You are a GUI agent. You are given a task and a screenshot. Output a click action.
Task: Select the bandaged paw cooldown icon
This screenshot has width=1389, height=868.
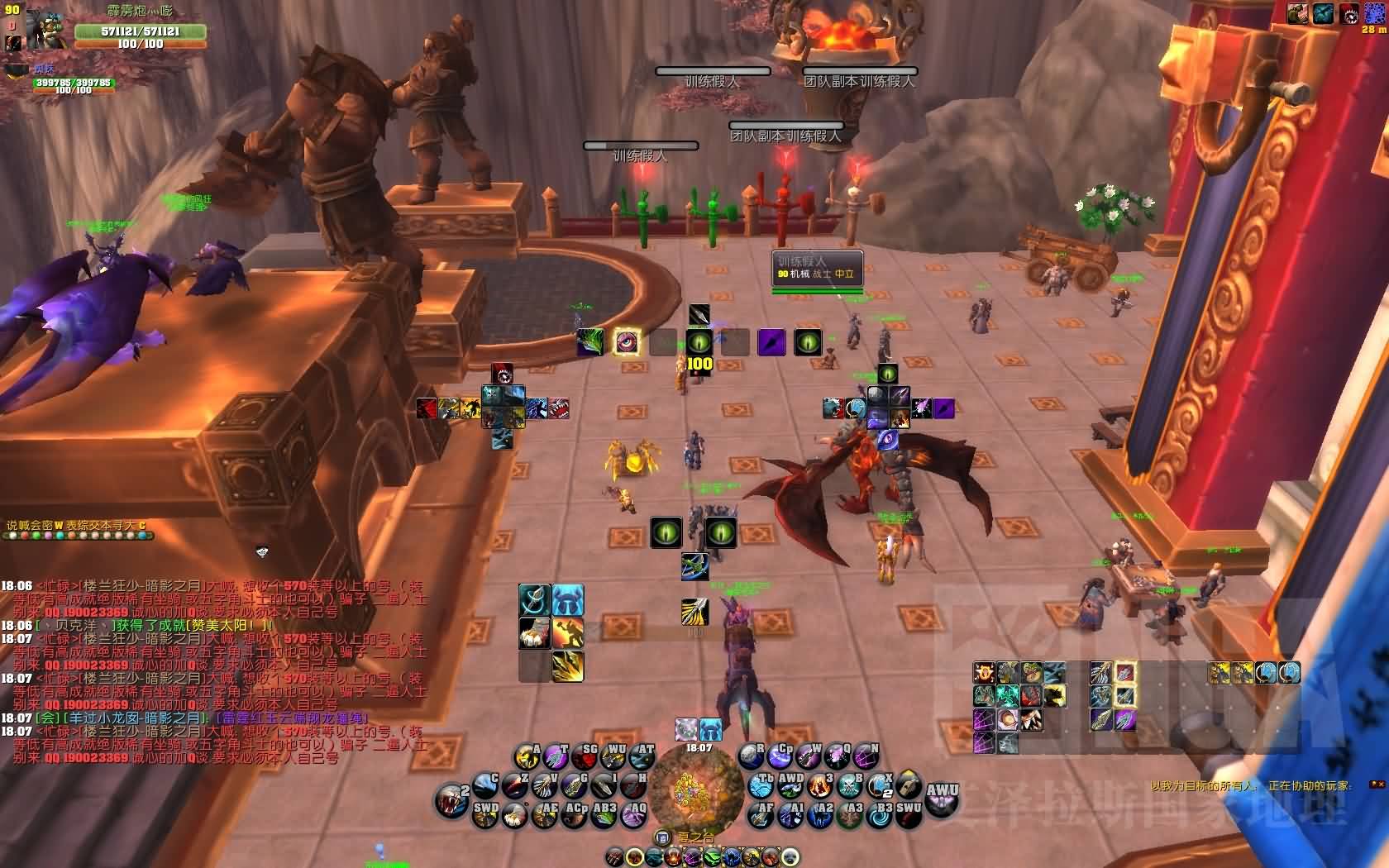[x=535, y=633]
